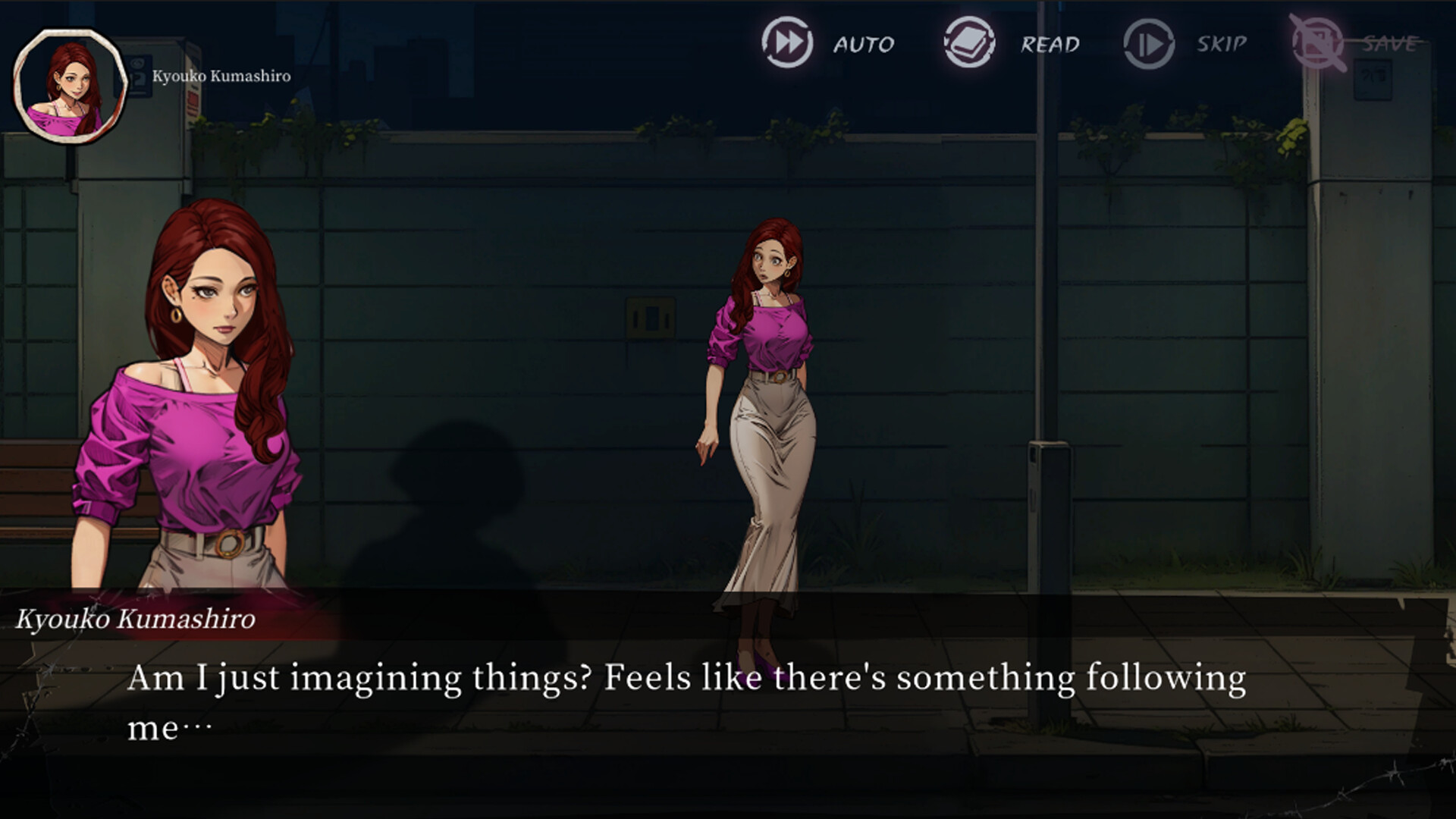Click the play-arrow SKIP icon

[x=1147, y=44]
